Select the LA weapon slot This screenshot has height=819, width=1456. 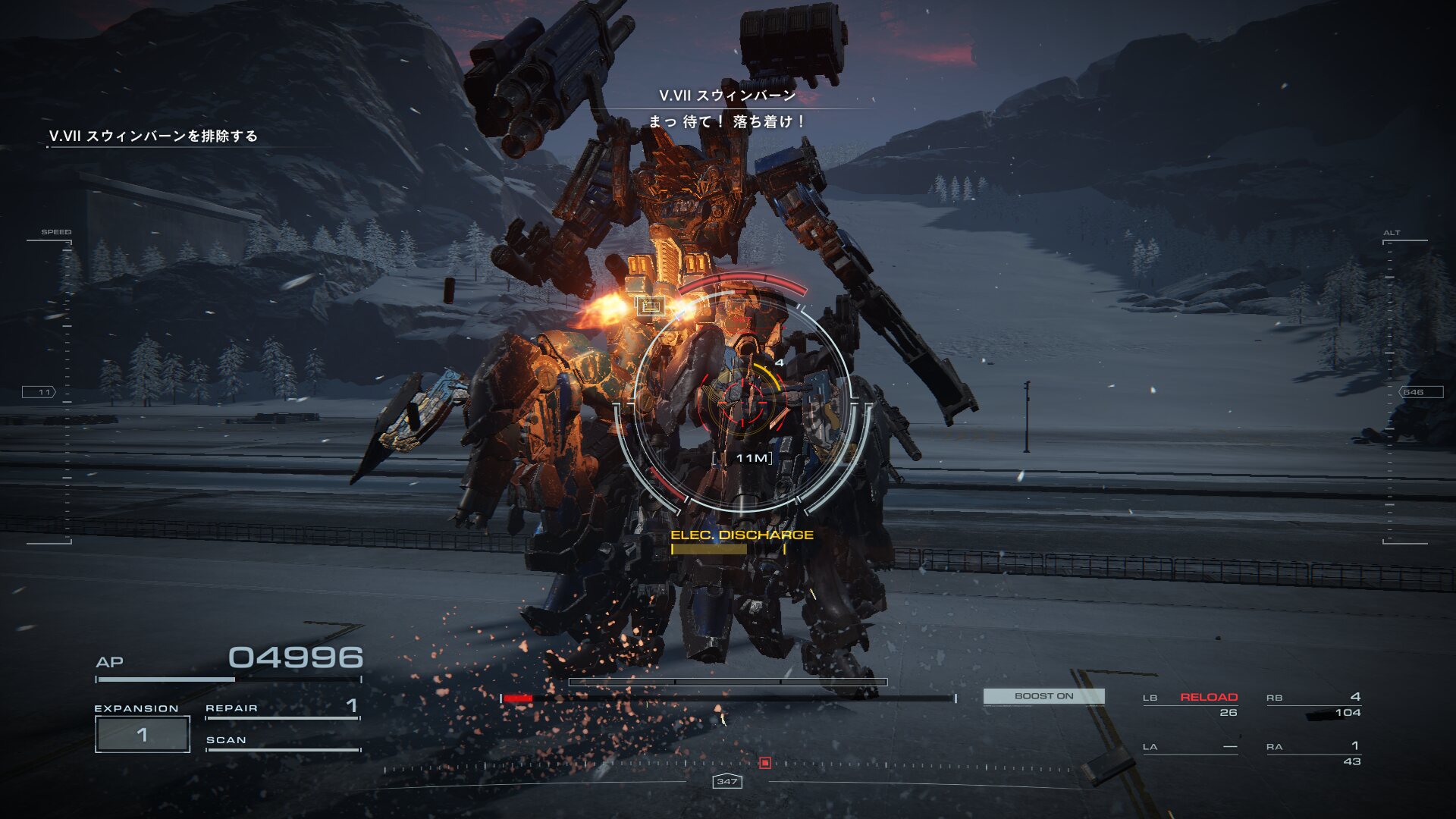click(x=1191, y=748)
